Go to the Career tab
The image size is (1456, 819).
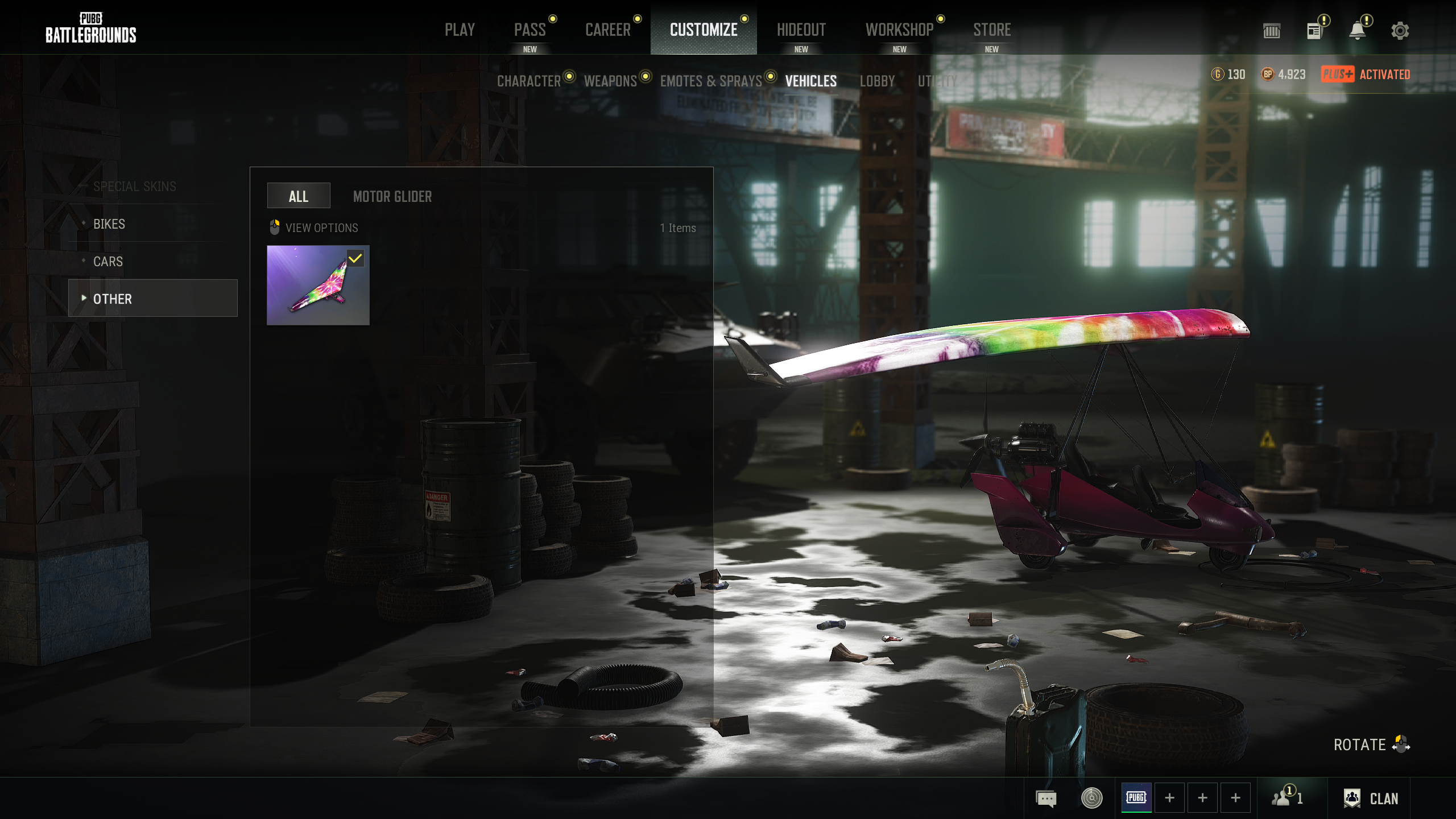point(607,30)
